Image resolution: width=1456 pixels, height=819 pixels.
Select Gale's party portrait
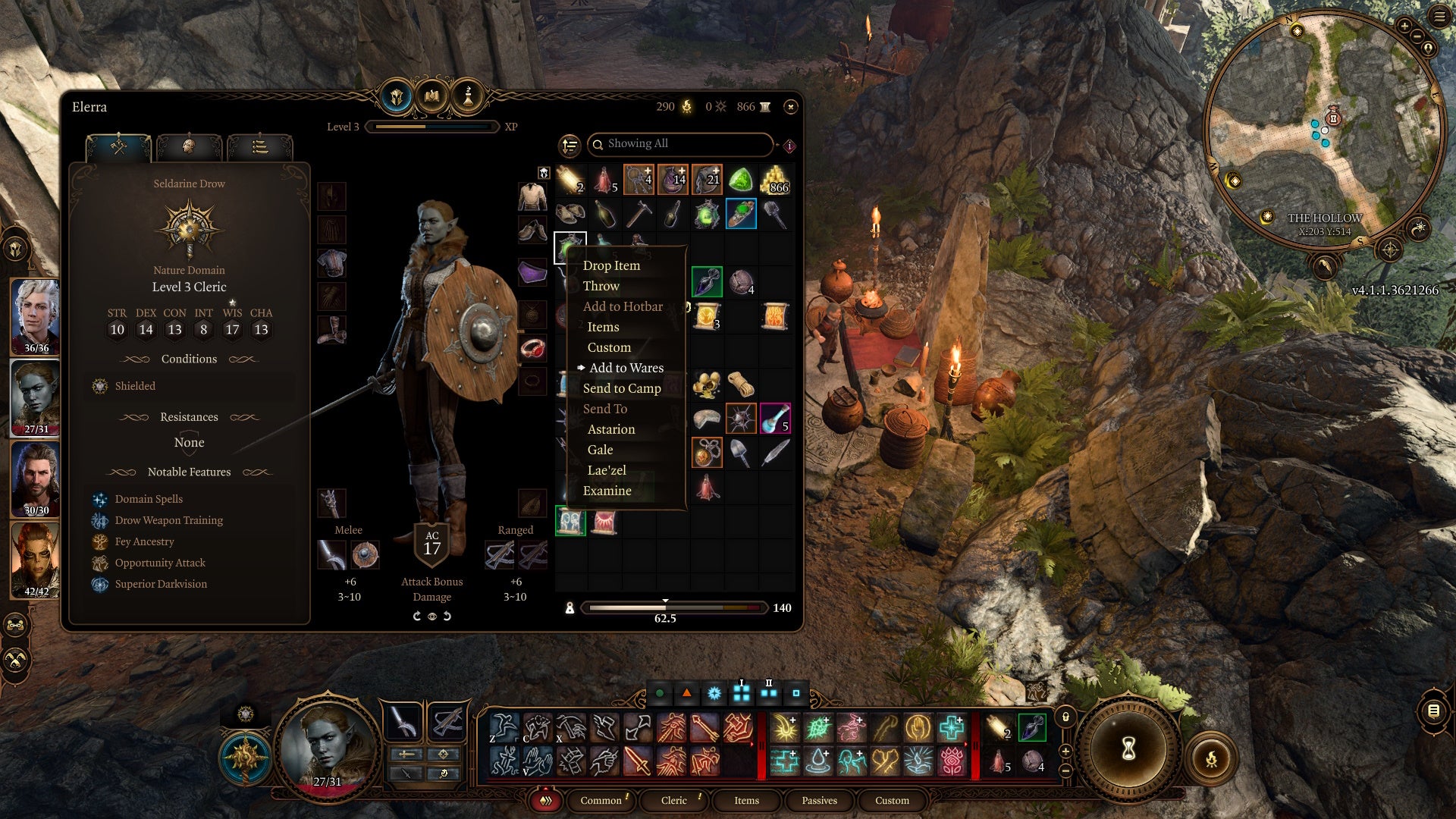coord(36,479)
